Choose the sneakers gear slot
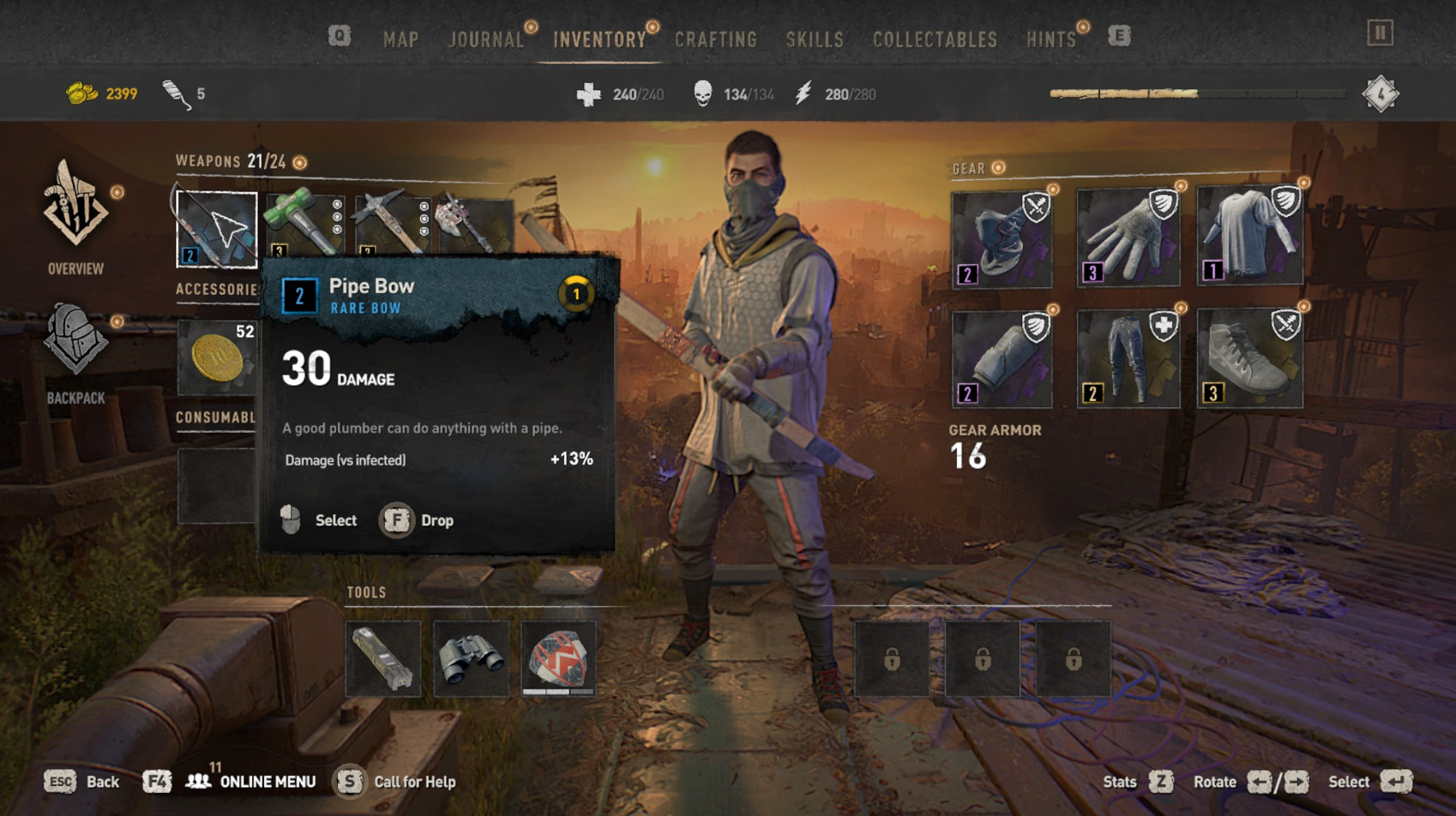The width and height of the screenshot is (1456, 816). point(1249,359)
